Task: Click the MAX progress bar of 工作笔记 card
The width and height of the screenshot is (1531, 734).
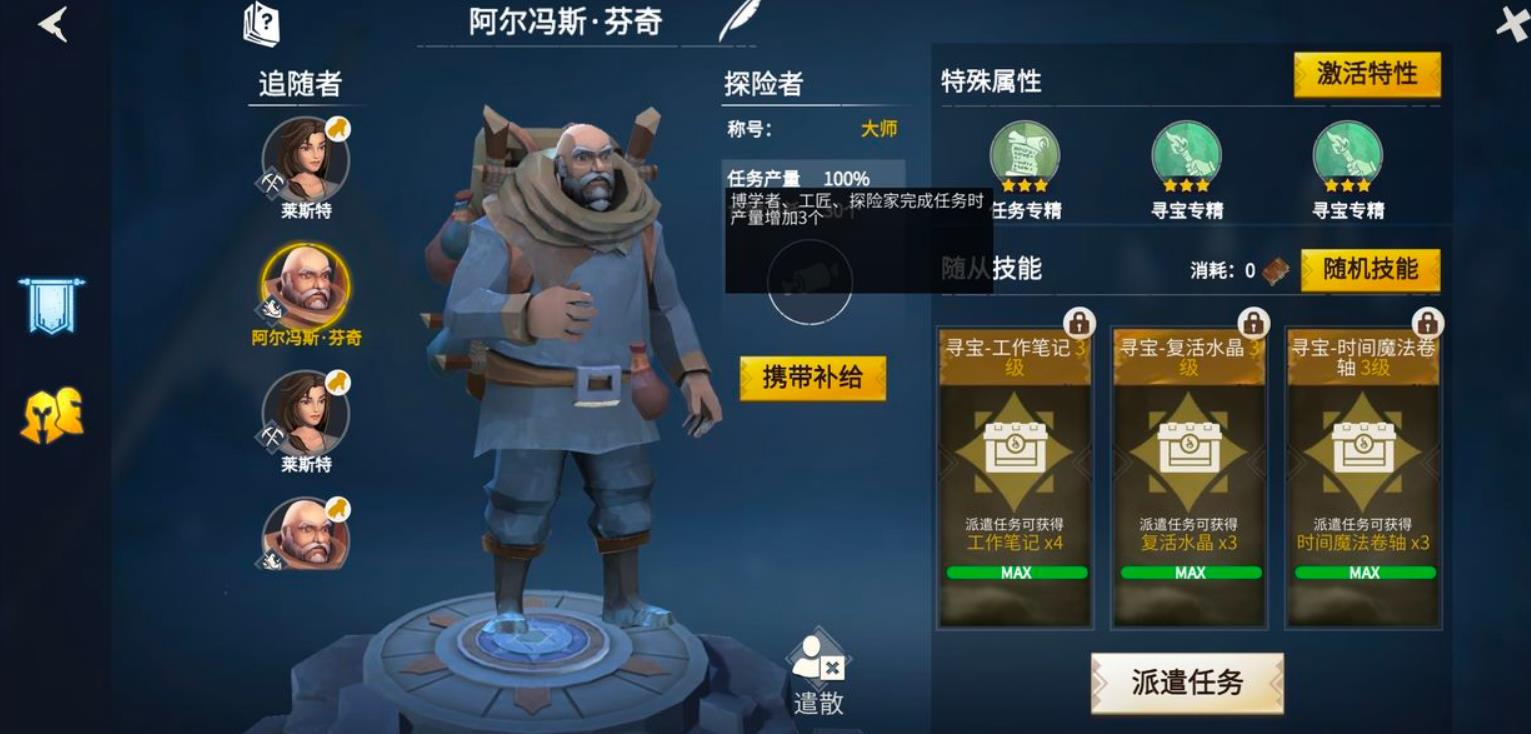Action: click(x=1011, y=572)
